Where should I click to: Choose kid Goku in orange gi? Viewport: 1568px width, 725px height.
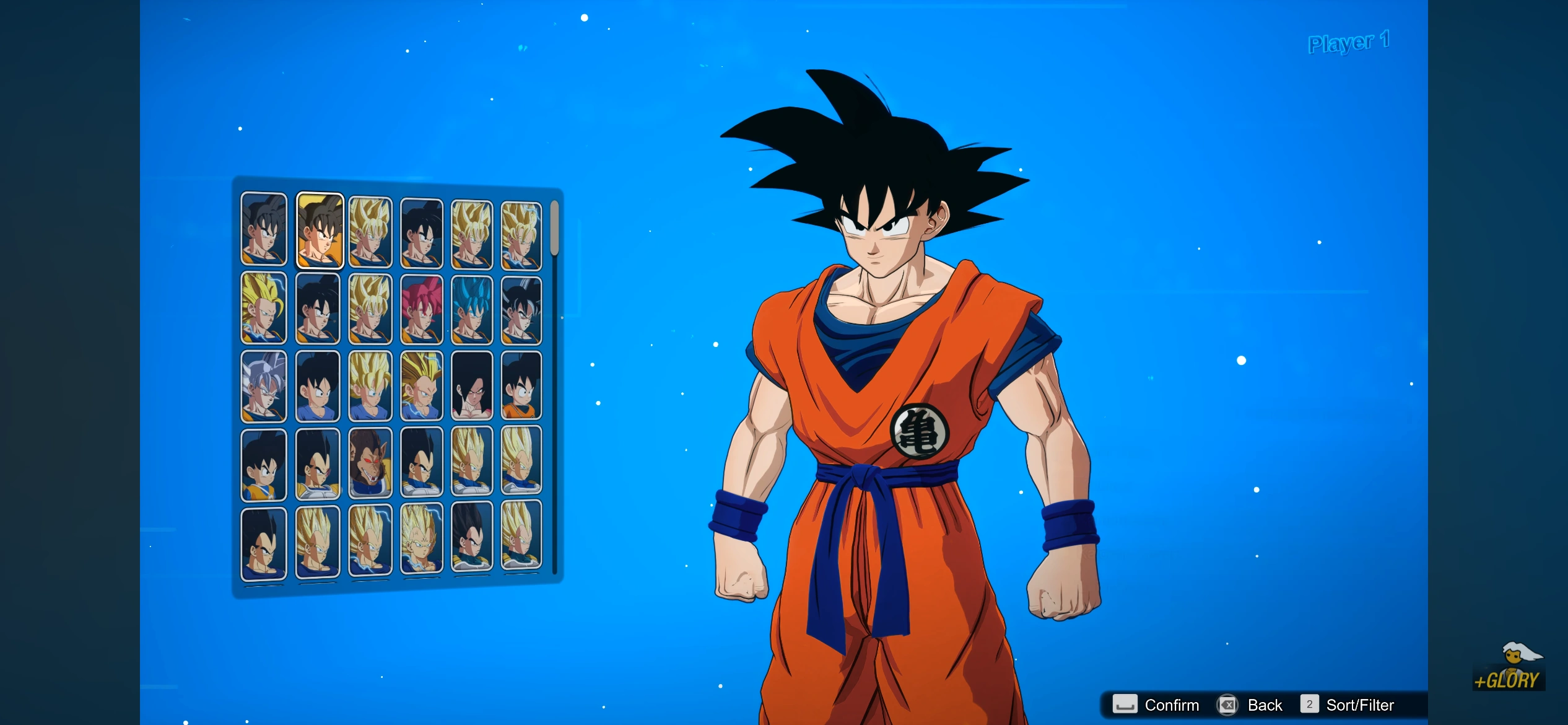[520, 385]
